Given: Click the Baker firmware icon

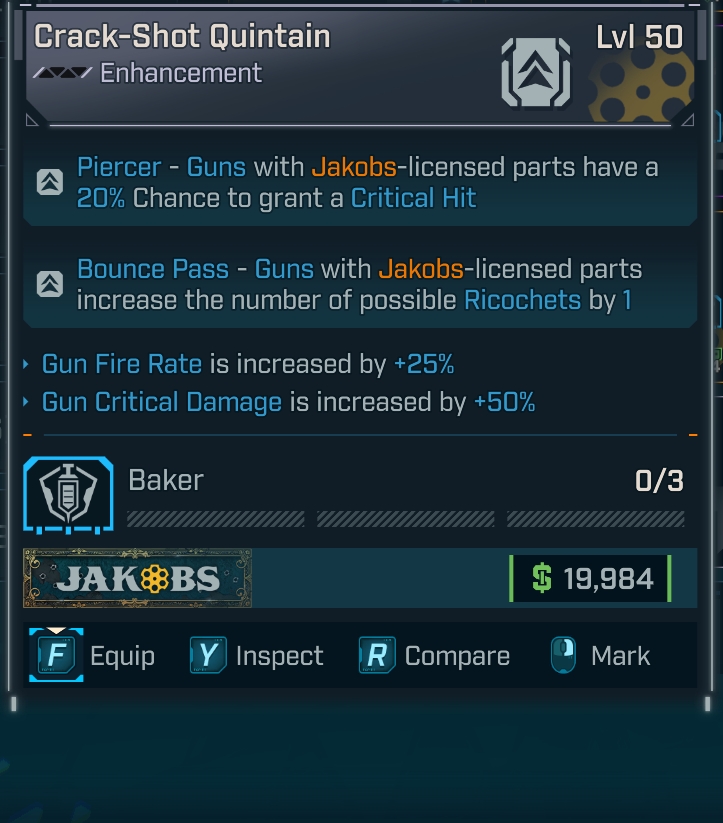Looking at the screenshot, I should [68, 495].
